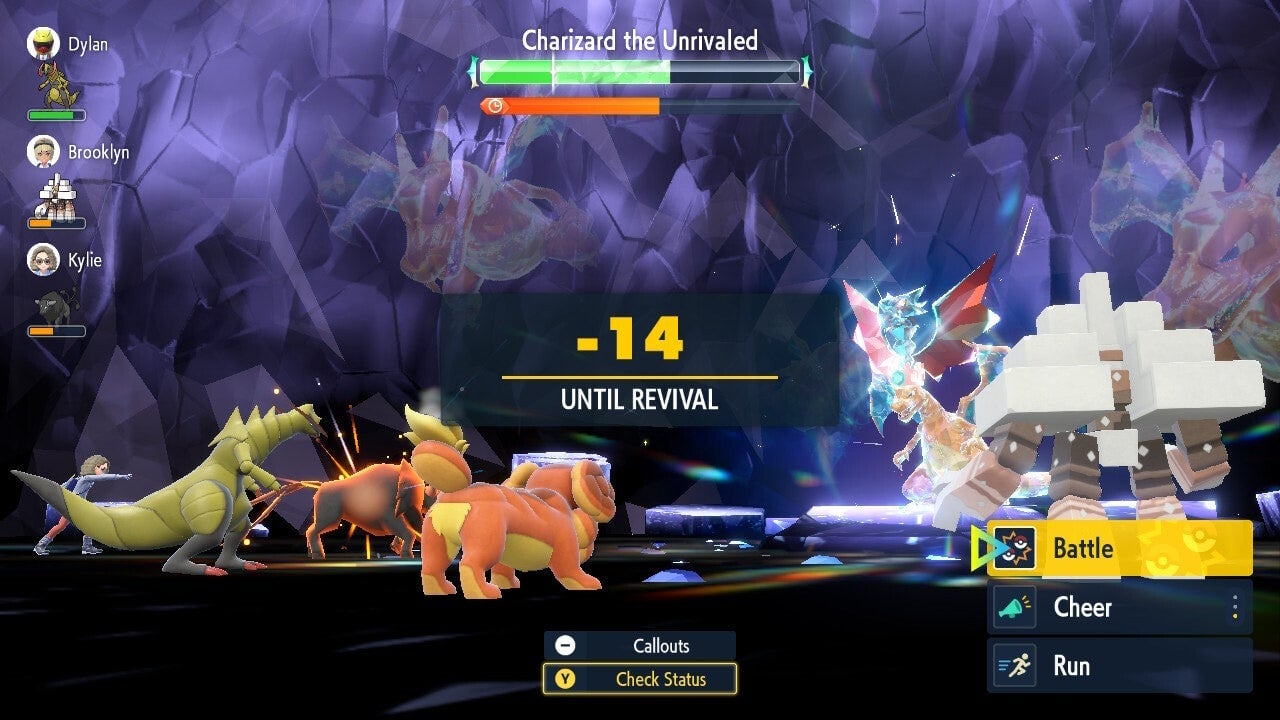Click the minus button icon for Callouts
Image resolution: width=1280 pixels, height=720 pixels.
point(565,645)
